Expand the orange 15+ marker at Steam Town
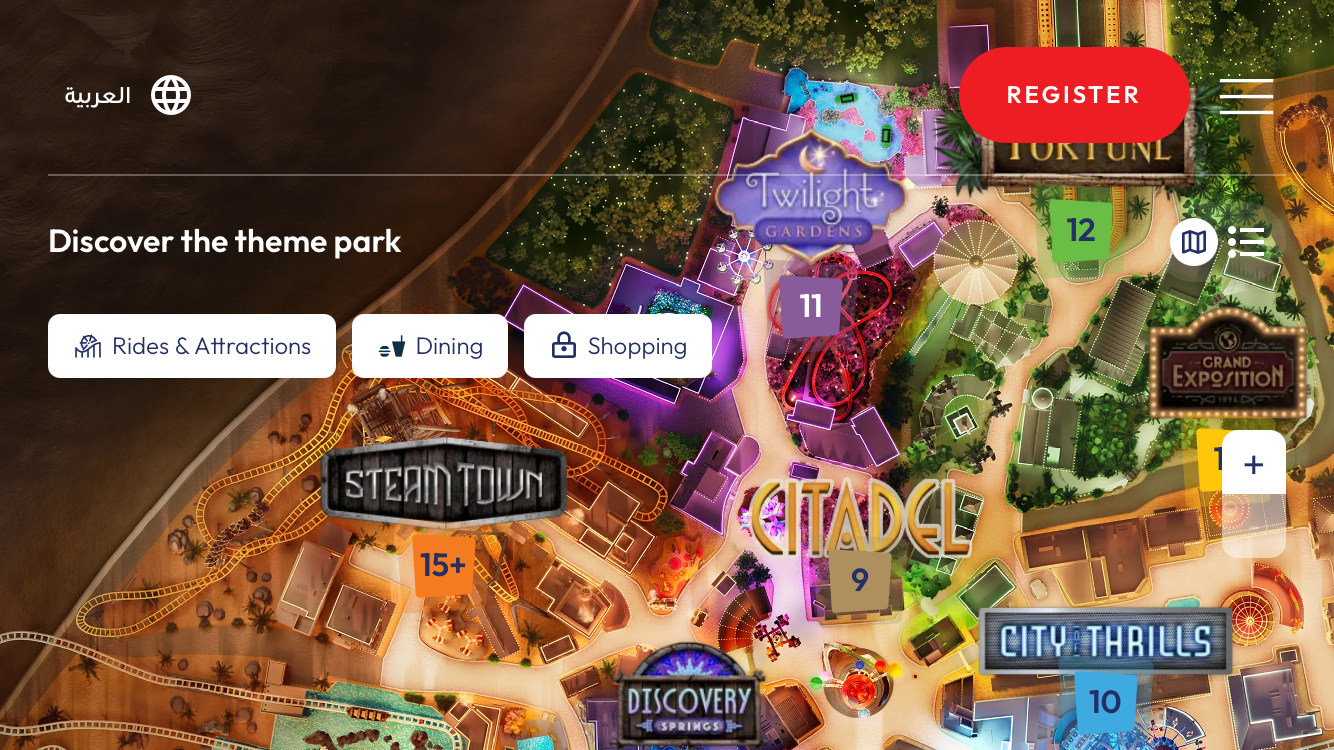 [x=443, y=566]
